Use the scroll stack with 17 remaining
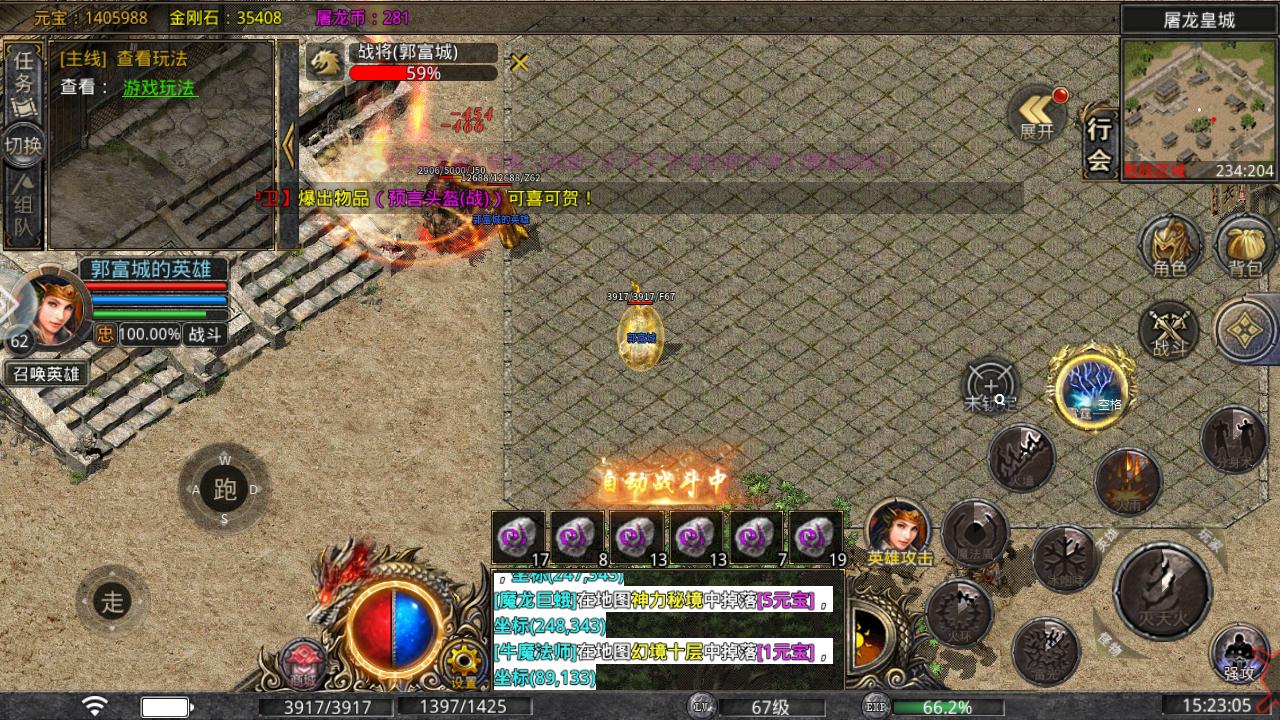 (518, 538)
